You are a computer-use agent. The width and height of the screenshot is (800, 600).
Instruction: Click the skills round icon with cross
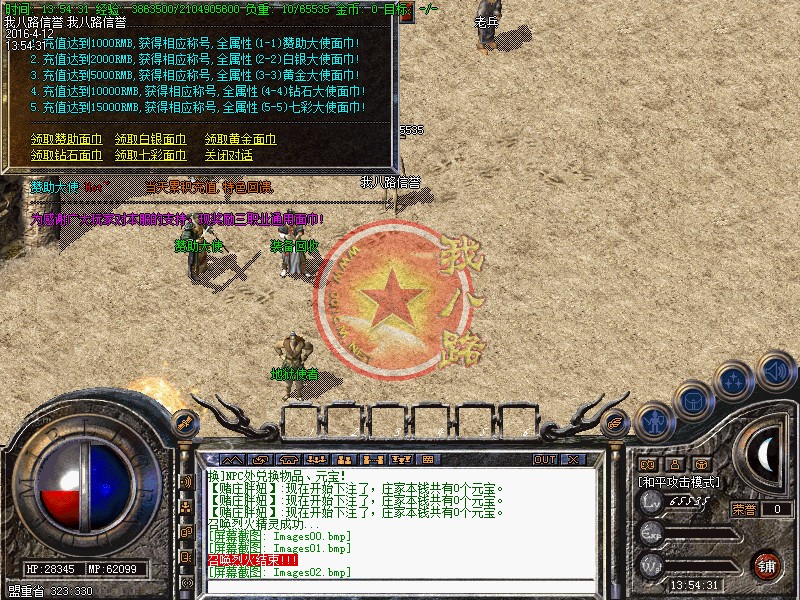tap(735, 381)
